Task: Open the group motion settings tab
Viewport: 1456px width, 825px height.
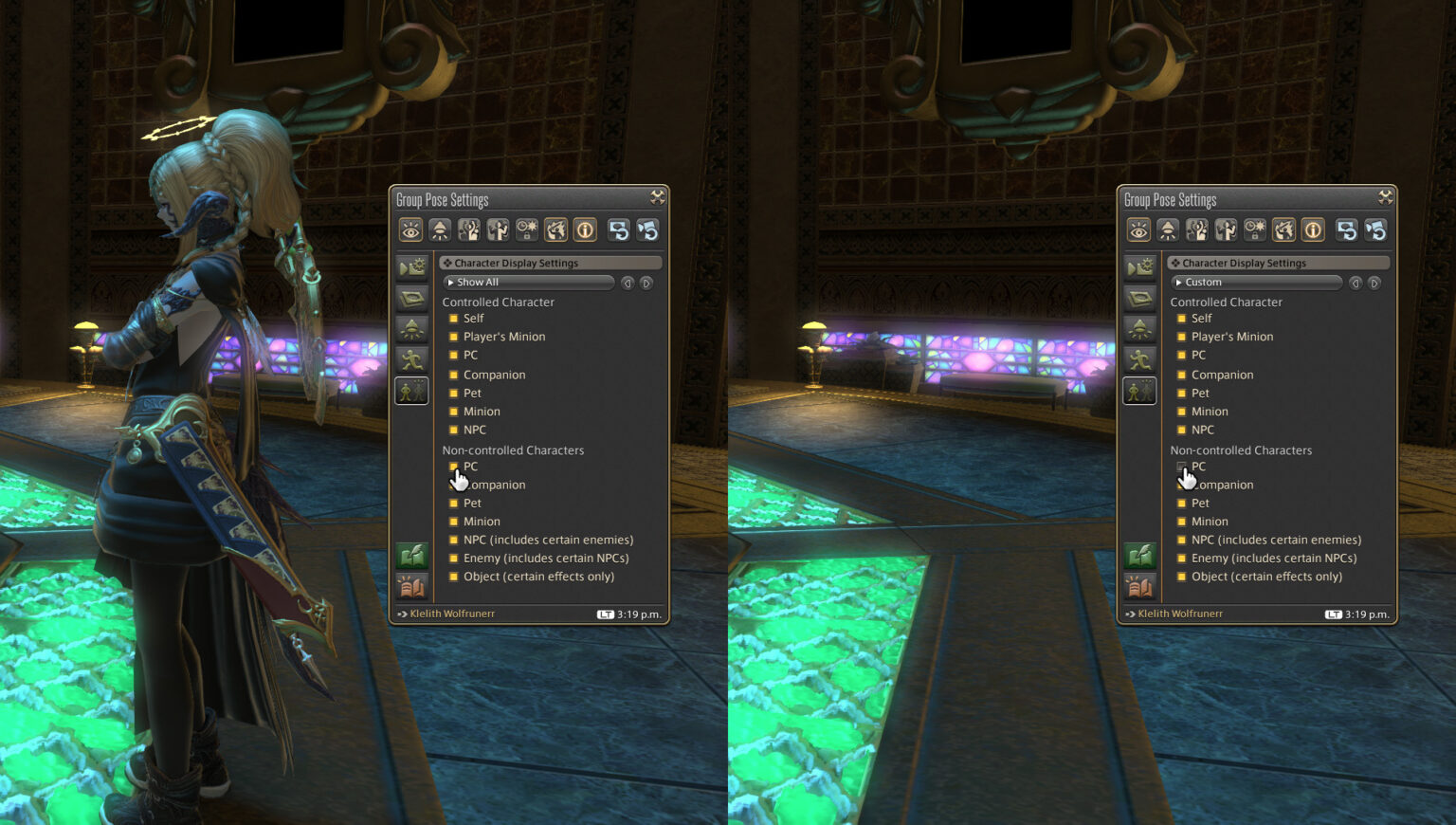Action: point(468,229)
